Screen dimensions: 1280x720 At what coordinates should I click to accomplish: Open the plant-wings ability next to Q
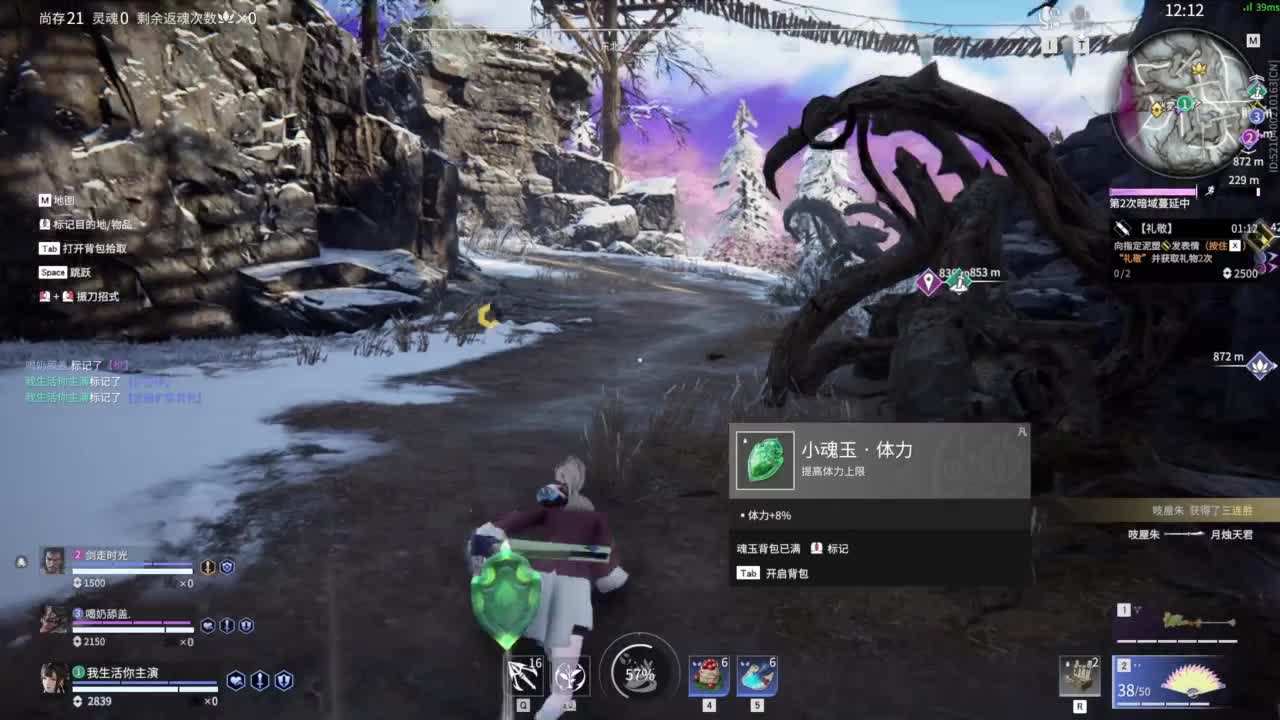pyautogui.click(x=570, y=676)
